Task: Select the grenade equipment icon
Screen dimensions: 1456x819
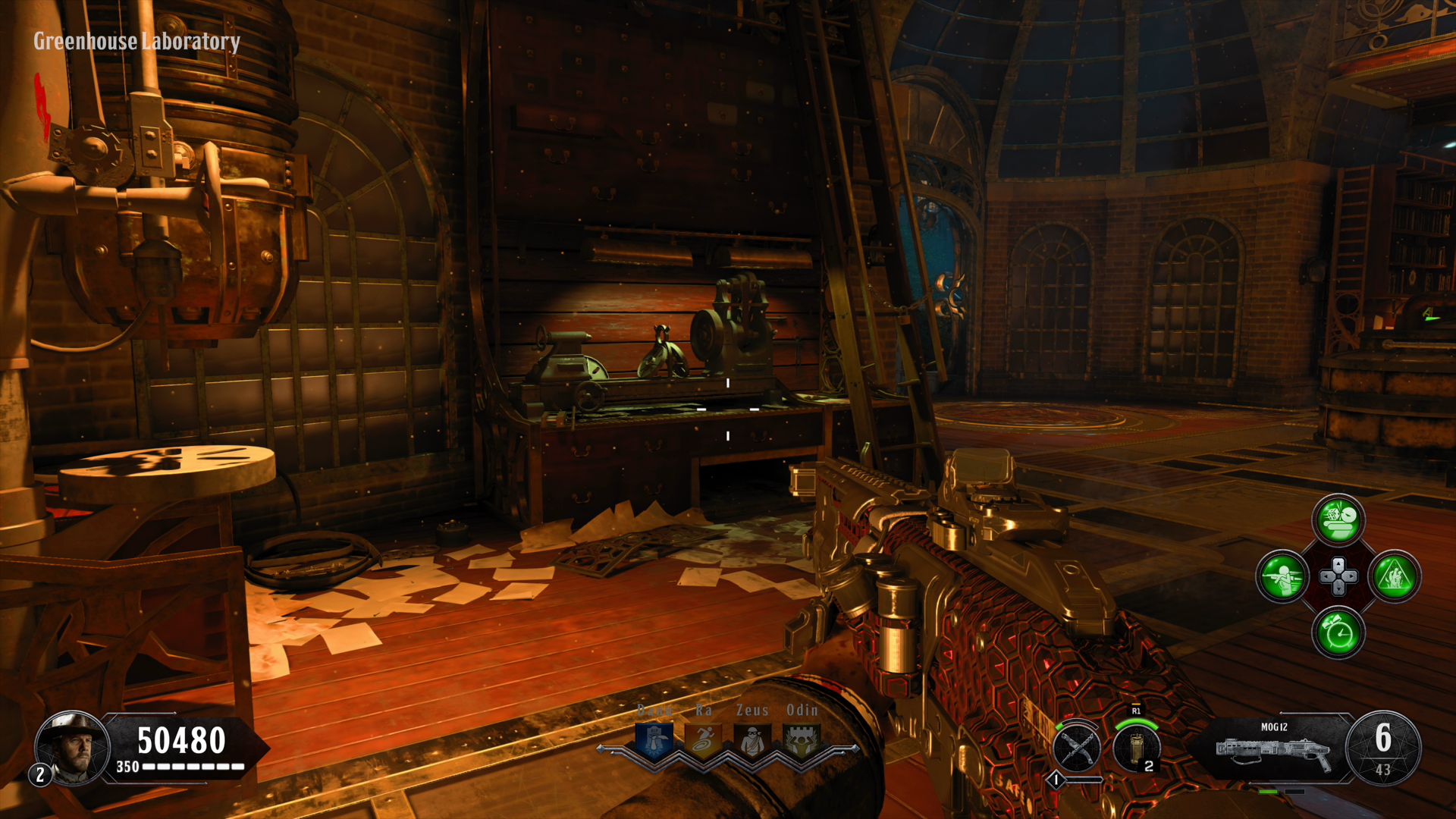Action: [1136, 748]
